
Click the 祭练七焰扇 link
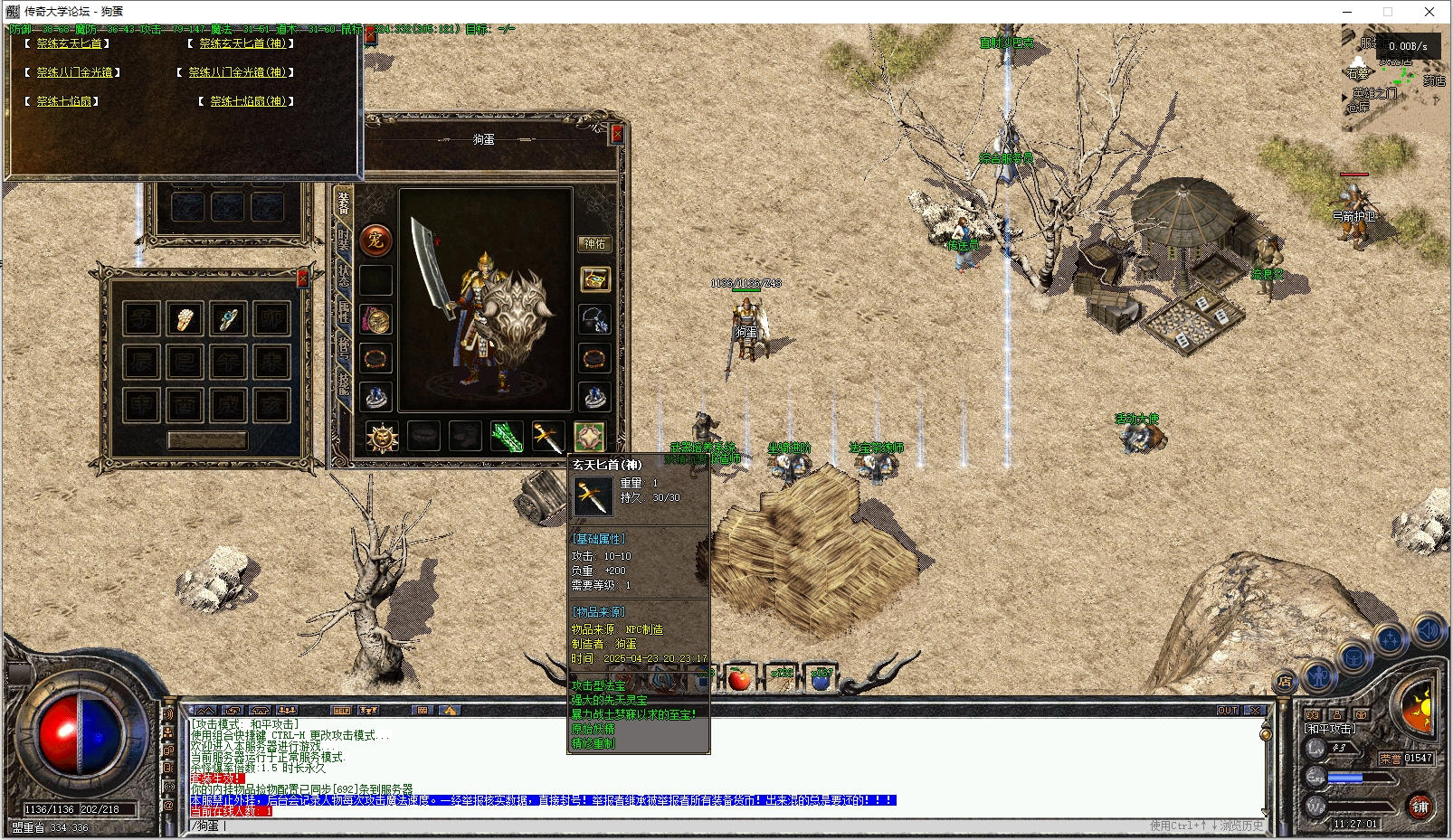tap(64, 101)
